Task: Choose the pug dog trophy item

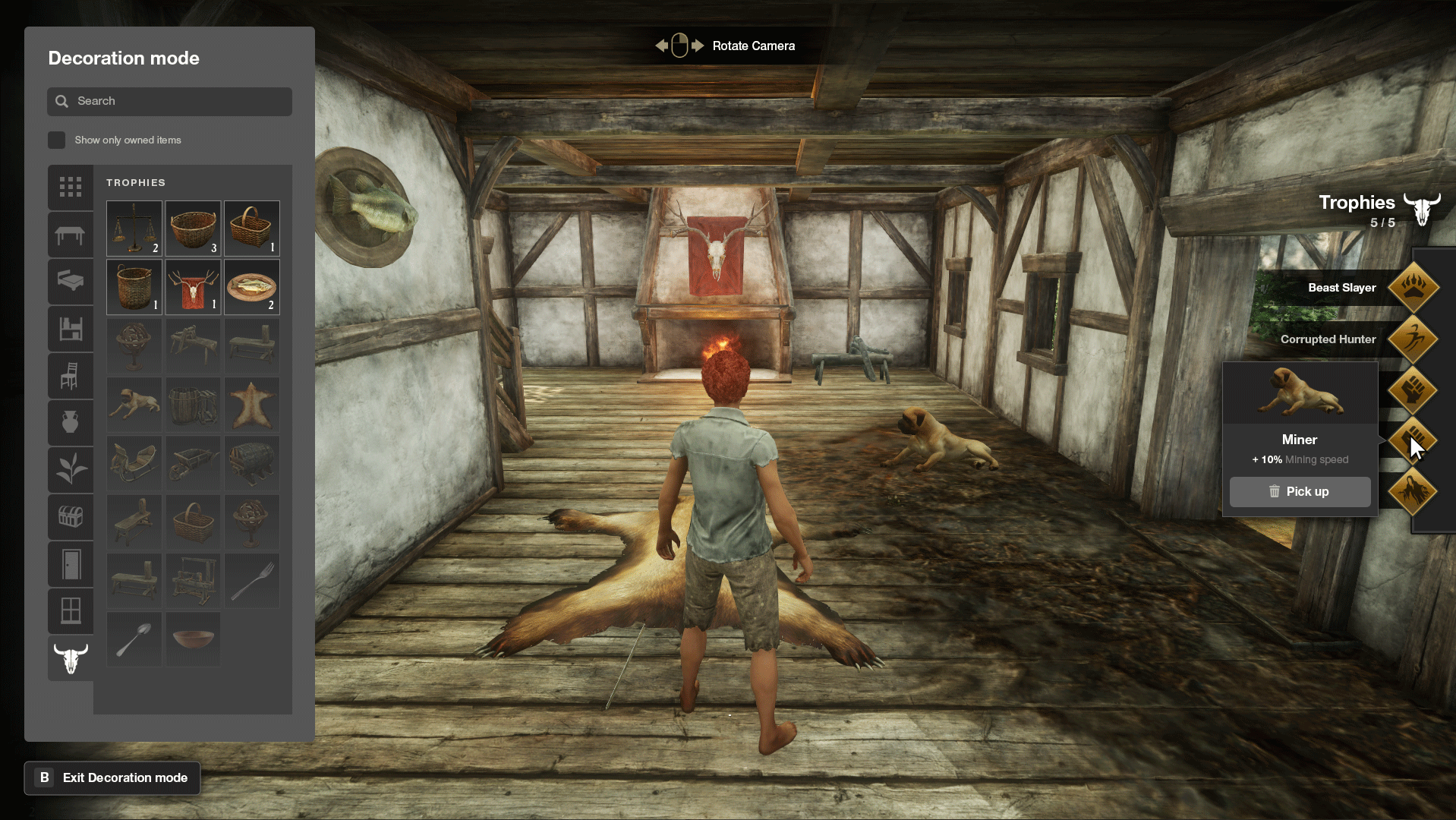Action: 134,404
